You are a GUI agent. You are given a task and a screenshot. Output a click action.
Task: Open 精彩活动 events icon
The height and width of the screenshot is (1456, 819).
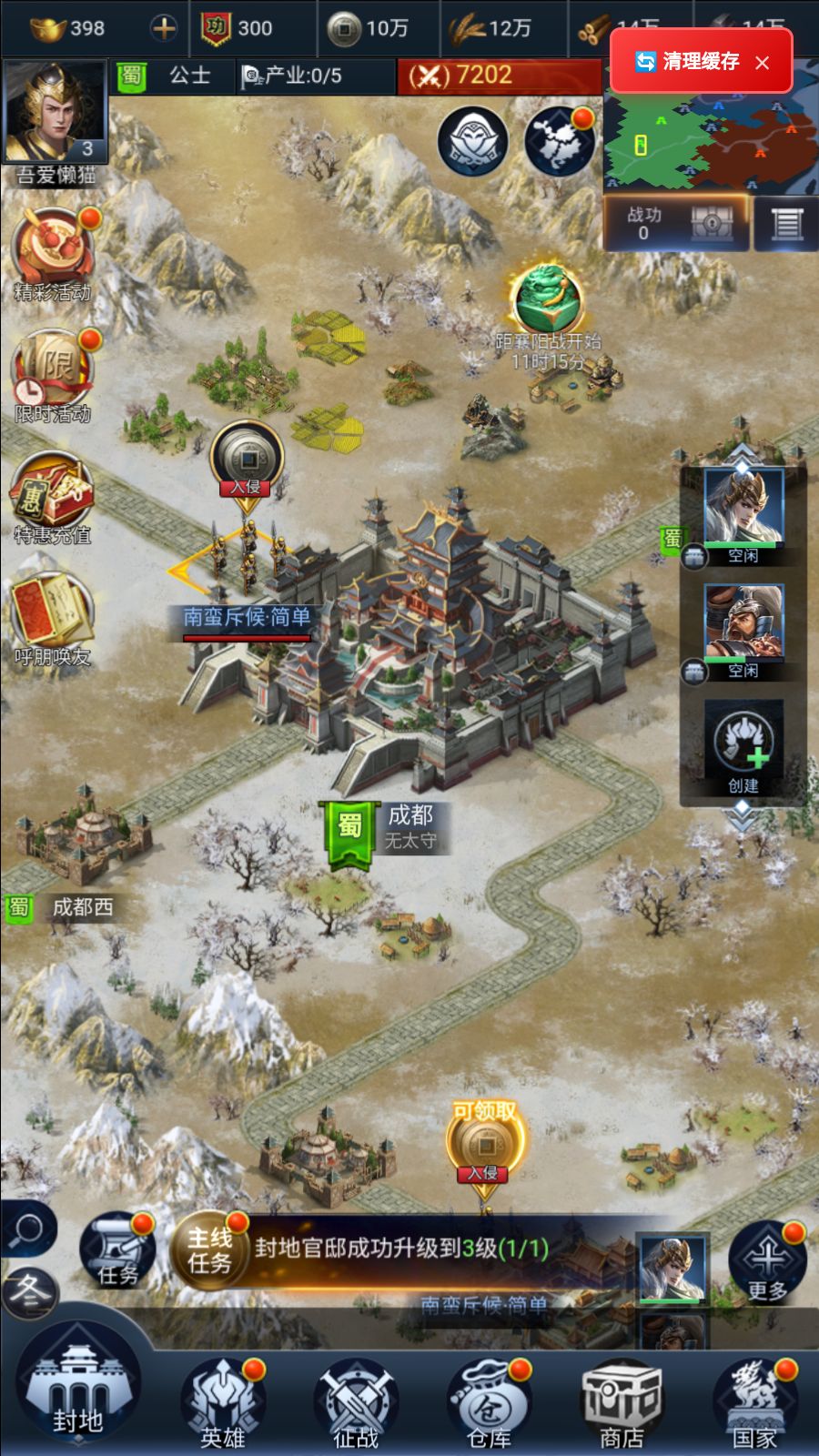click(53, 255)
